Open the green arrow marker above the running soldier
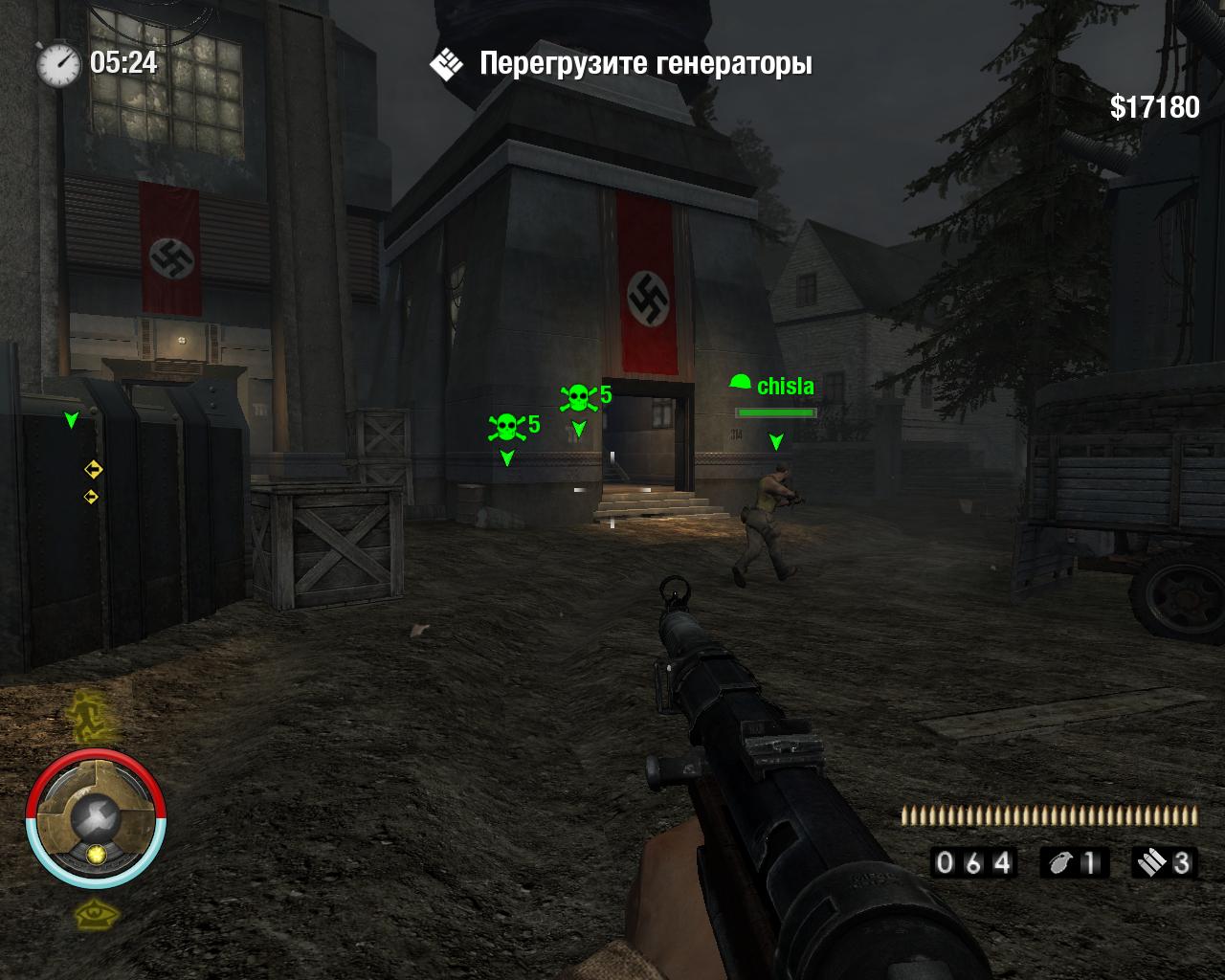Image resolution: width=1225 pixels, height=980 pixels. coord(777,443)
